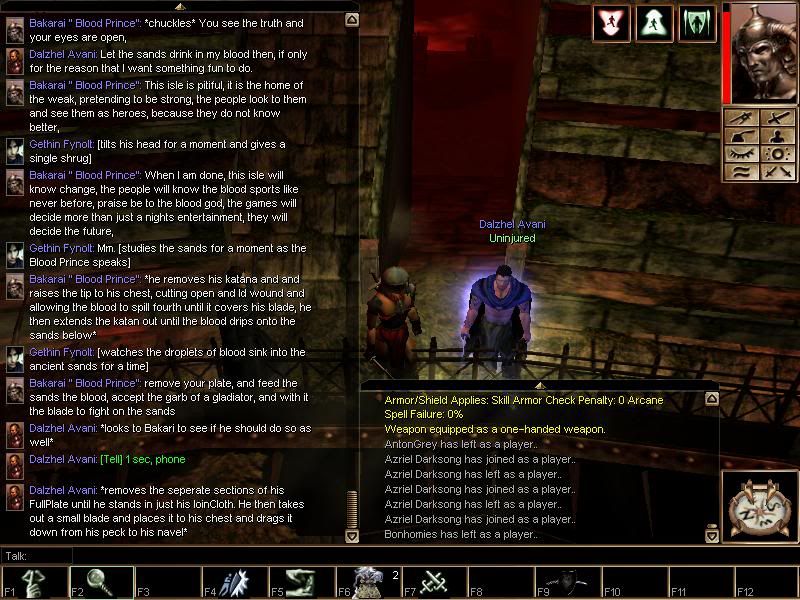Use the F1 quickbar slot
This screenshot has width=800, height=600.
[x=33, y=582]
